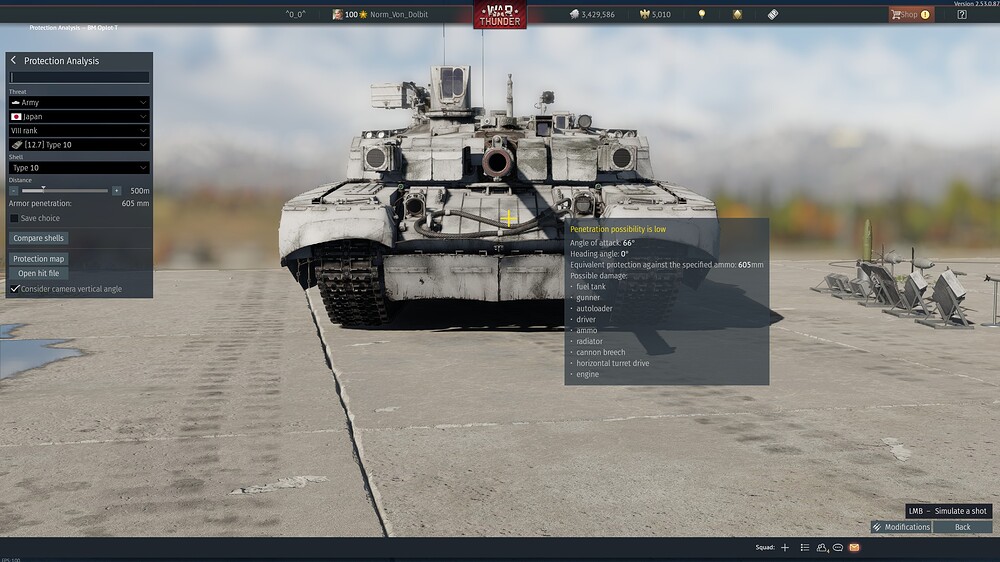Click the vehicle search input field

pyautogui.click(x=79, y=77)
